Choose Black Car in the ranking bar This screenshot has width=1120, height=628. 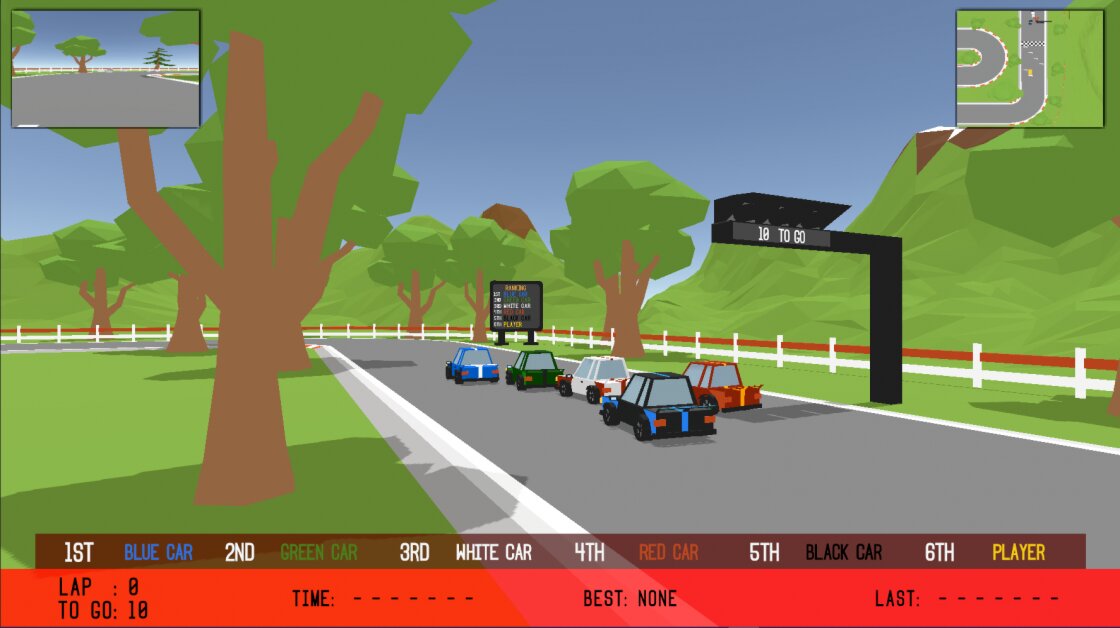pyautogui.click(x=843, y=552)
